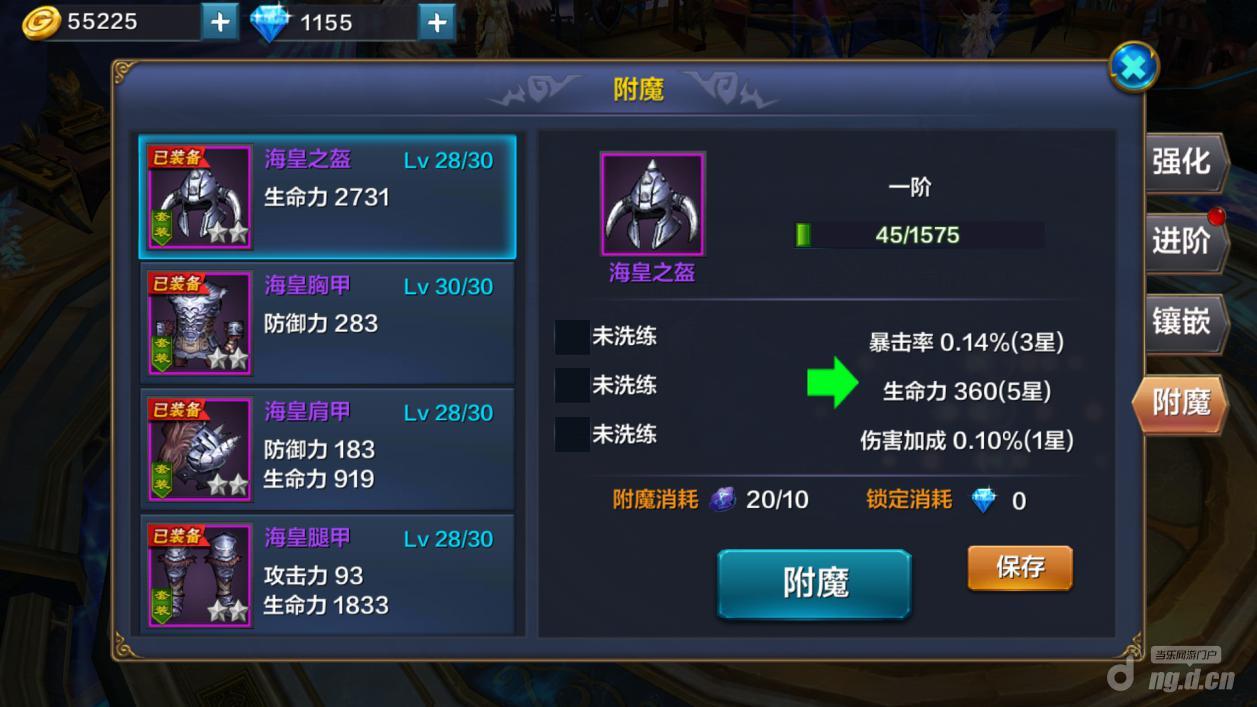Open the 进阶 advancement tab
This screenshot has height=707, width=1257.
click(1182, 242)
